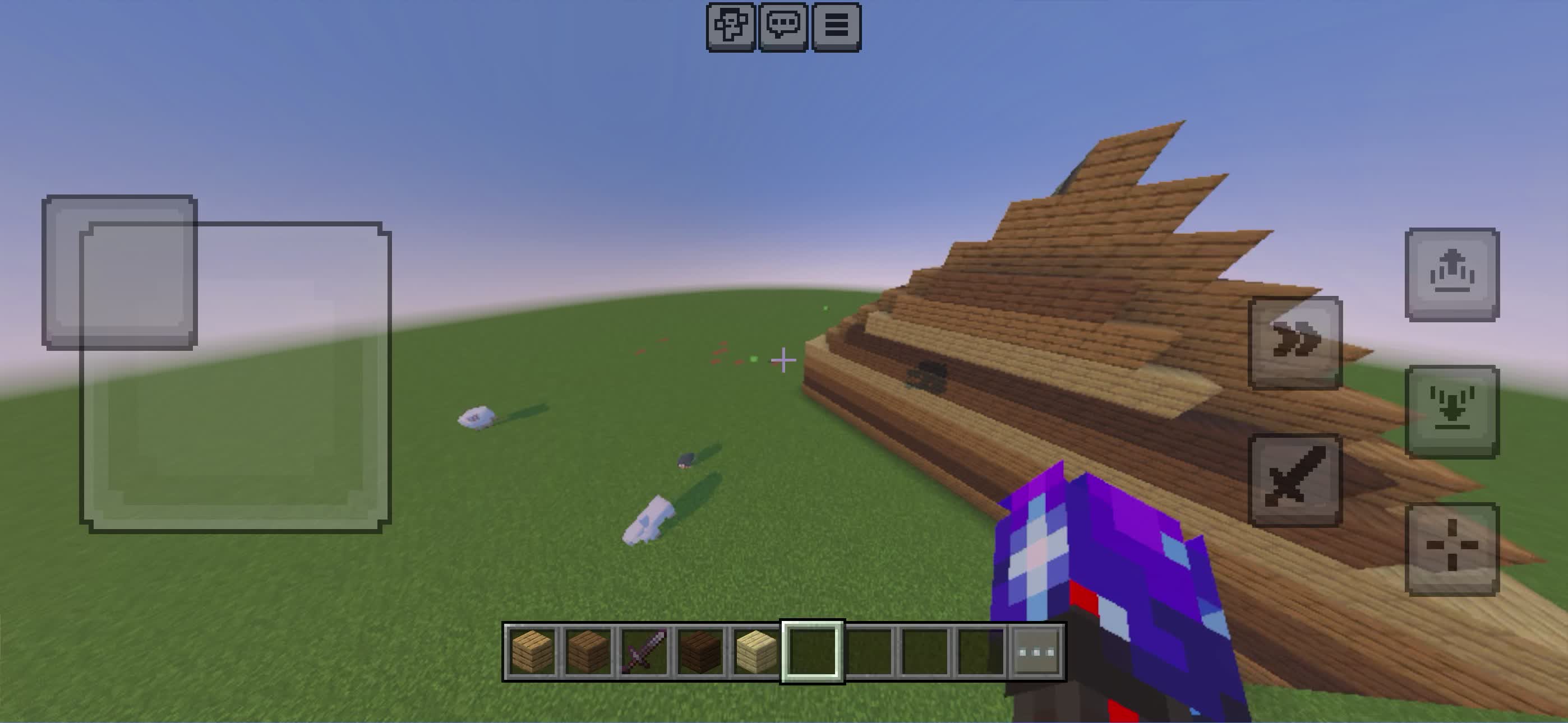Open the emote menu
This screenshot has width=1568, height=723.
730,27
